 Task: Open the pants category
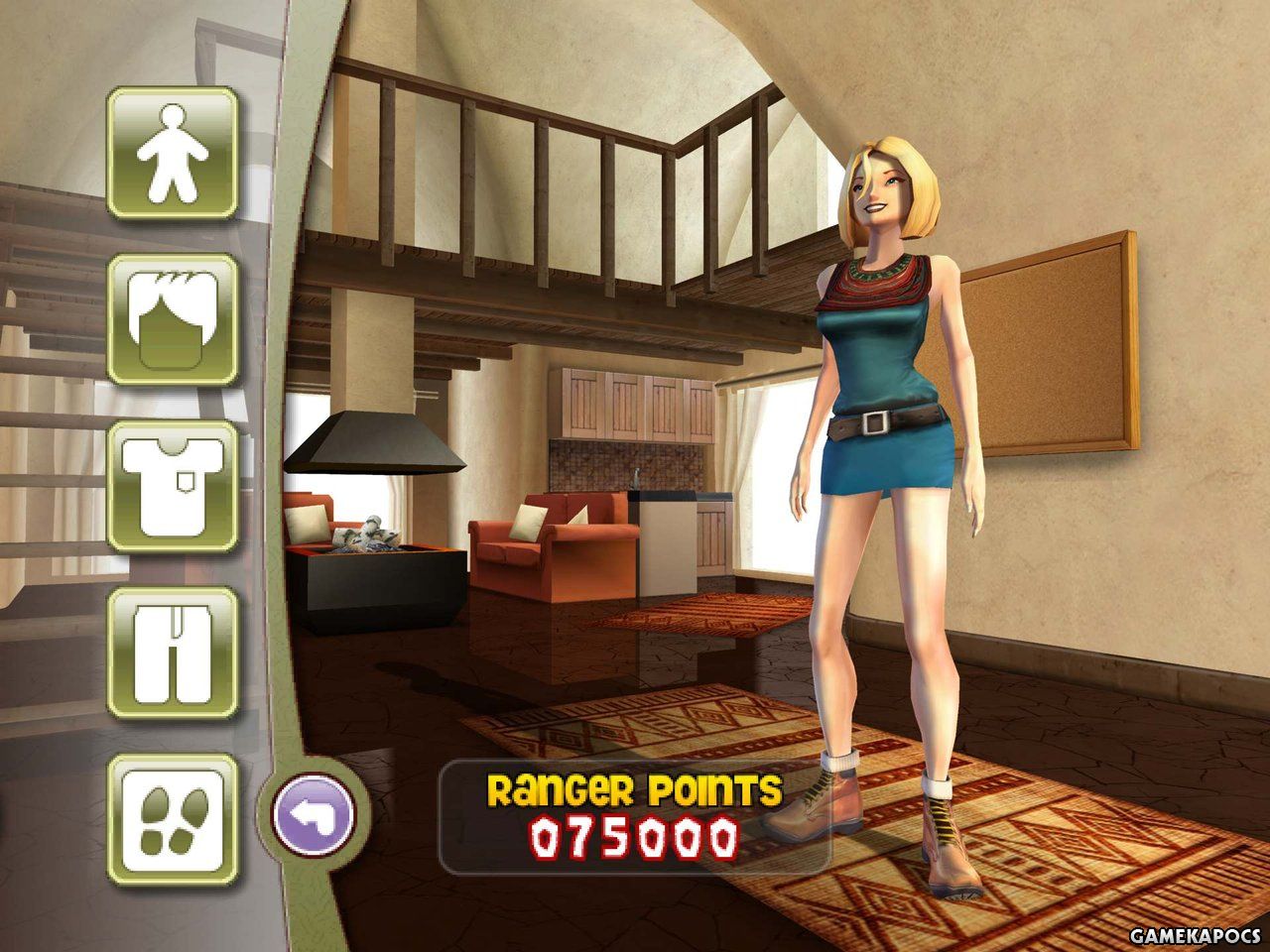click(172, 653)
